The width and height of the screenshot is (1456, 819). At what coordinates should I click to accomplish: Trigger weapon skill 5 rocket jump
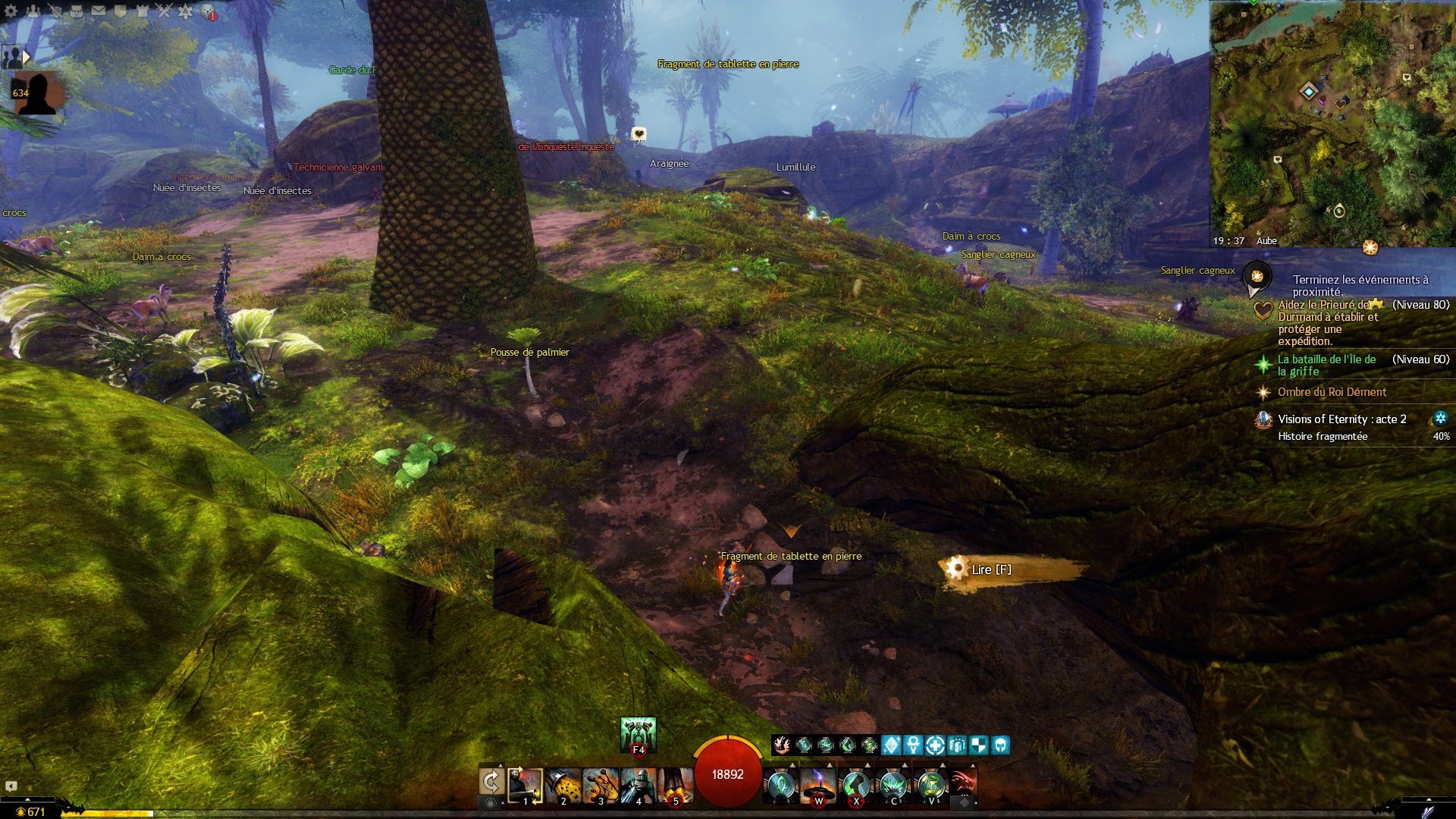click(675, 786)
